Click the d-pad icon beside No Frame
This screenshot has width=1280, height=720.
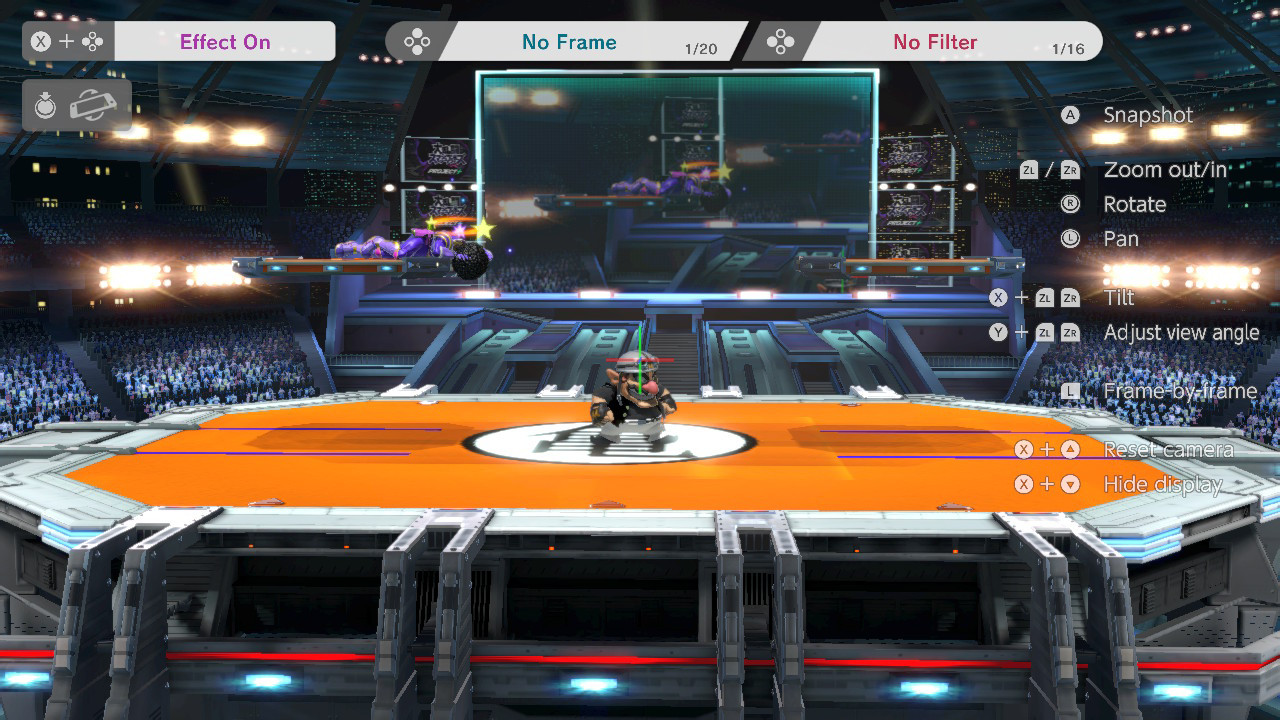(417, 41)
